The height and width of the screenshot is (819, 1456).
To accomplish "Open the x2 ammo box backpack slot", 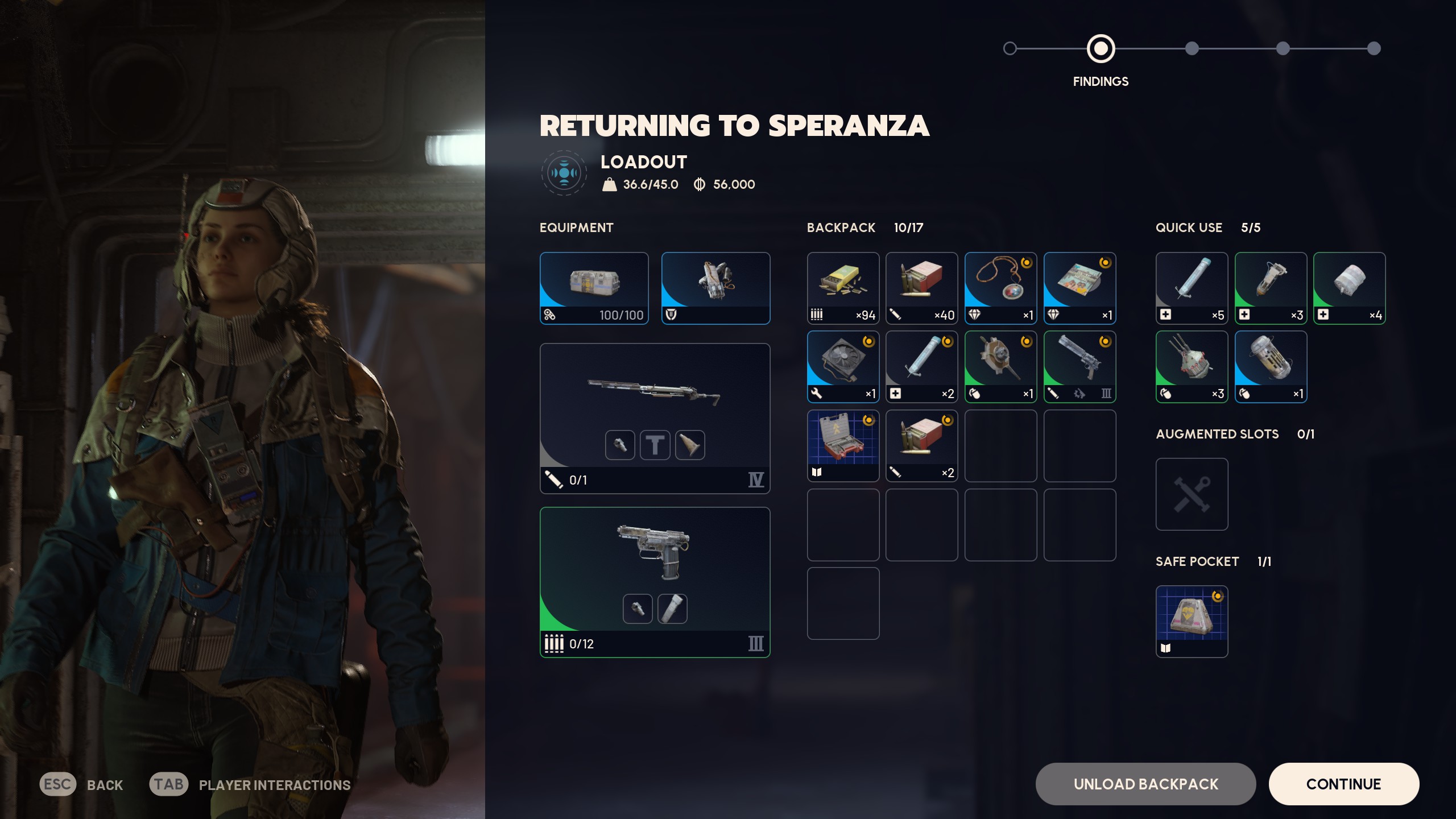I will [x=921, y=445].
